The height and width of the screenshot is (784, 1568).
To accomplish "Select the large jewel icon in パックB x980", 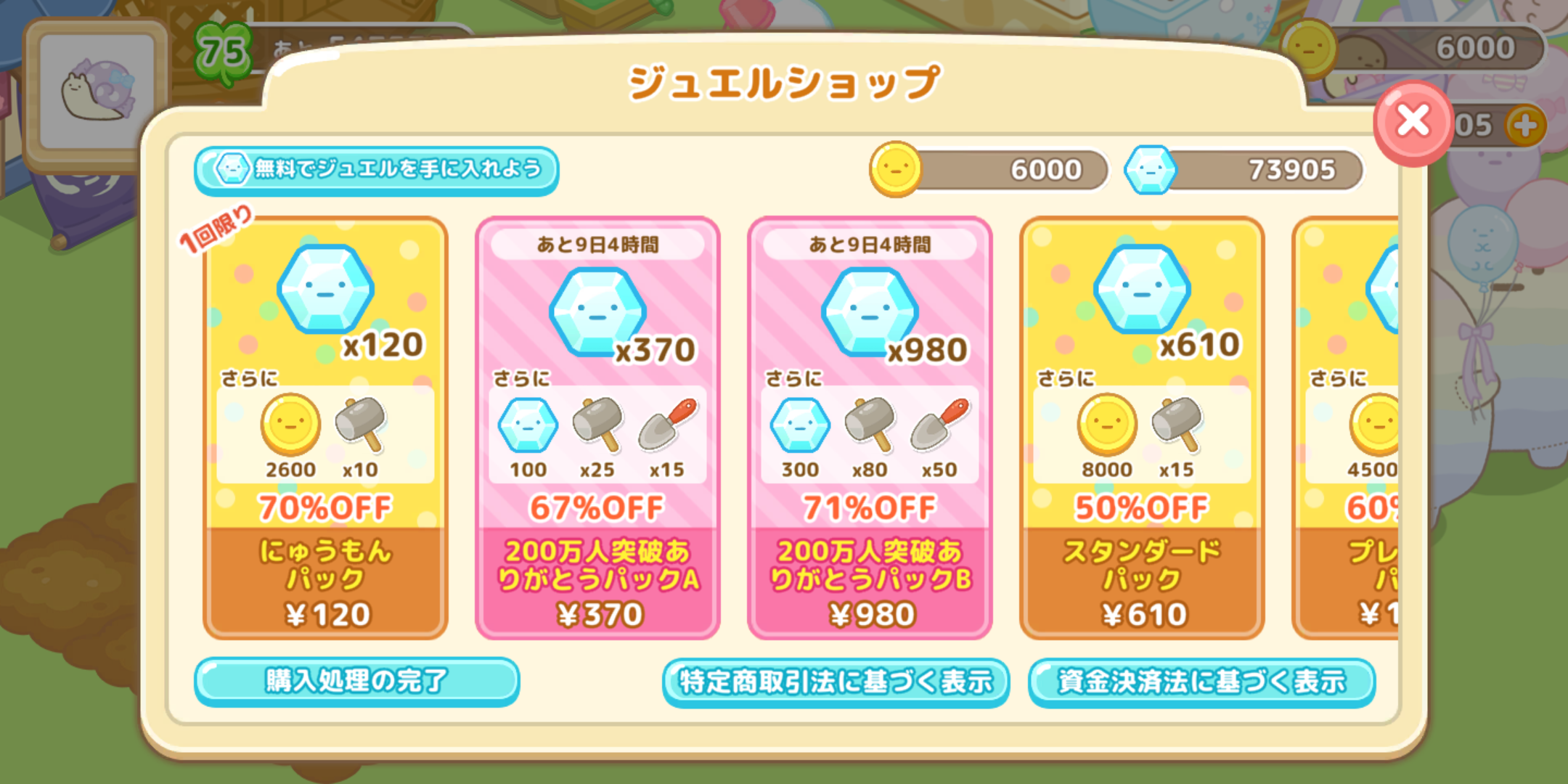I will [869, 312].
